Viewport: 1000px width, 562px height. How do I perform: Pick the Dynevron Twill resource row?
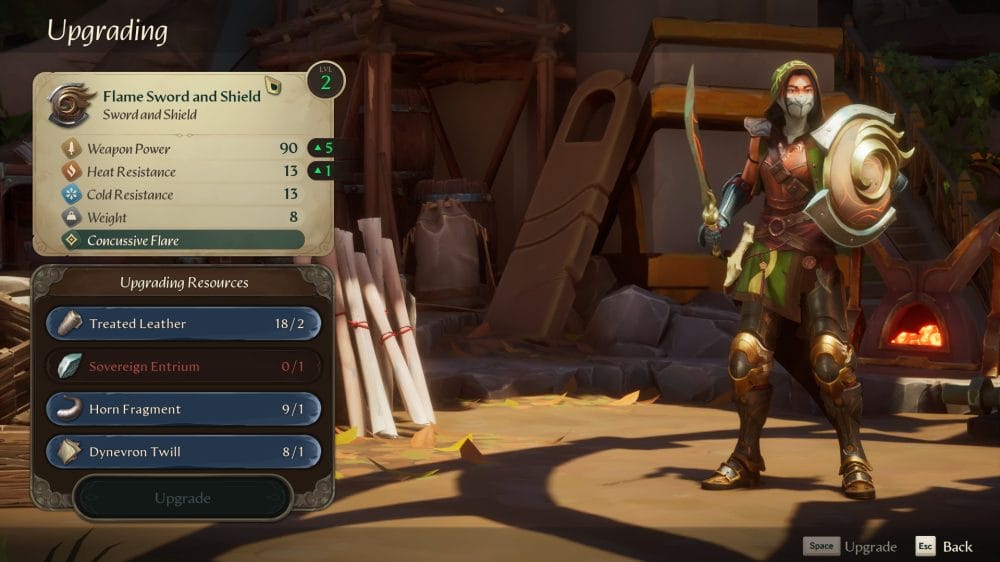click(183, 452)
